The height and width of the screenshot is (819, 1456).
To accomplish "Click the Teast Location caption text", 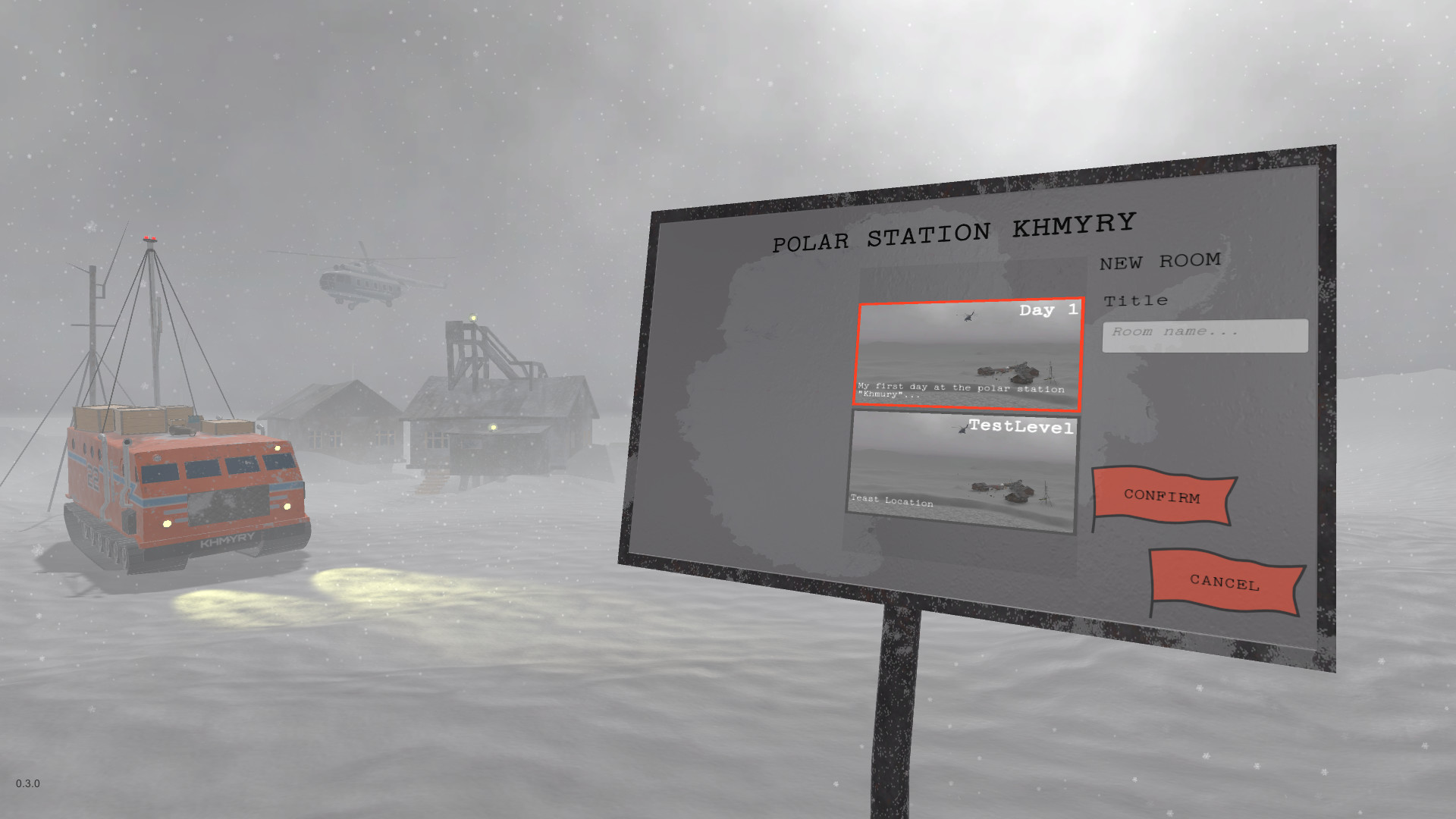I will [892, 500].
